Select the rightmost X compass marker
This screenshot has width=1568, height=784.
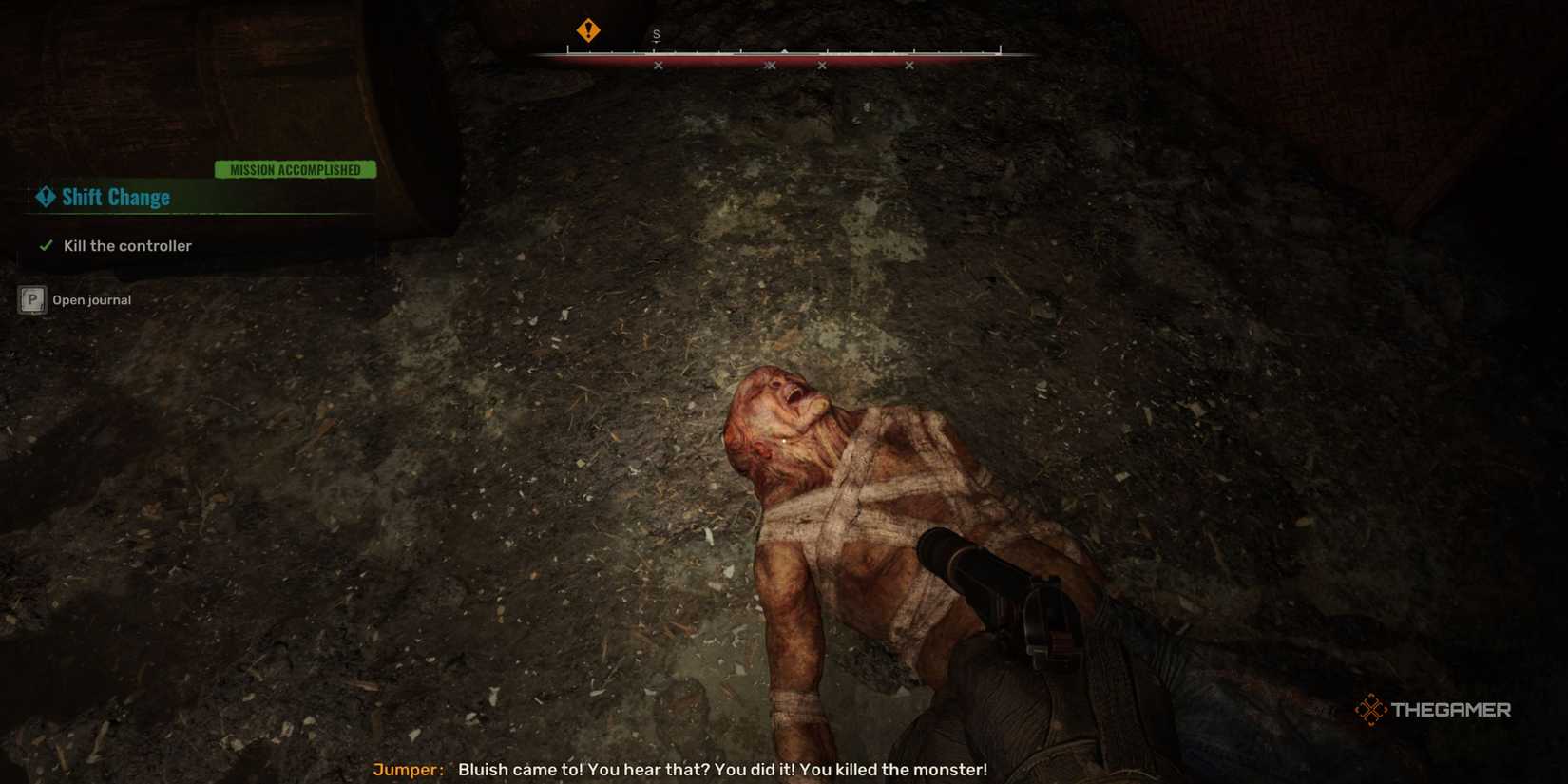click(x=910, y=66)
